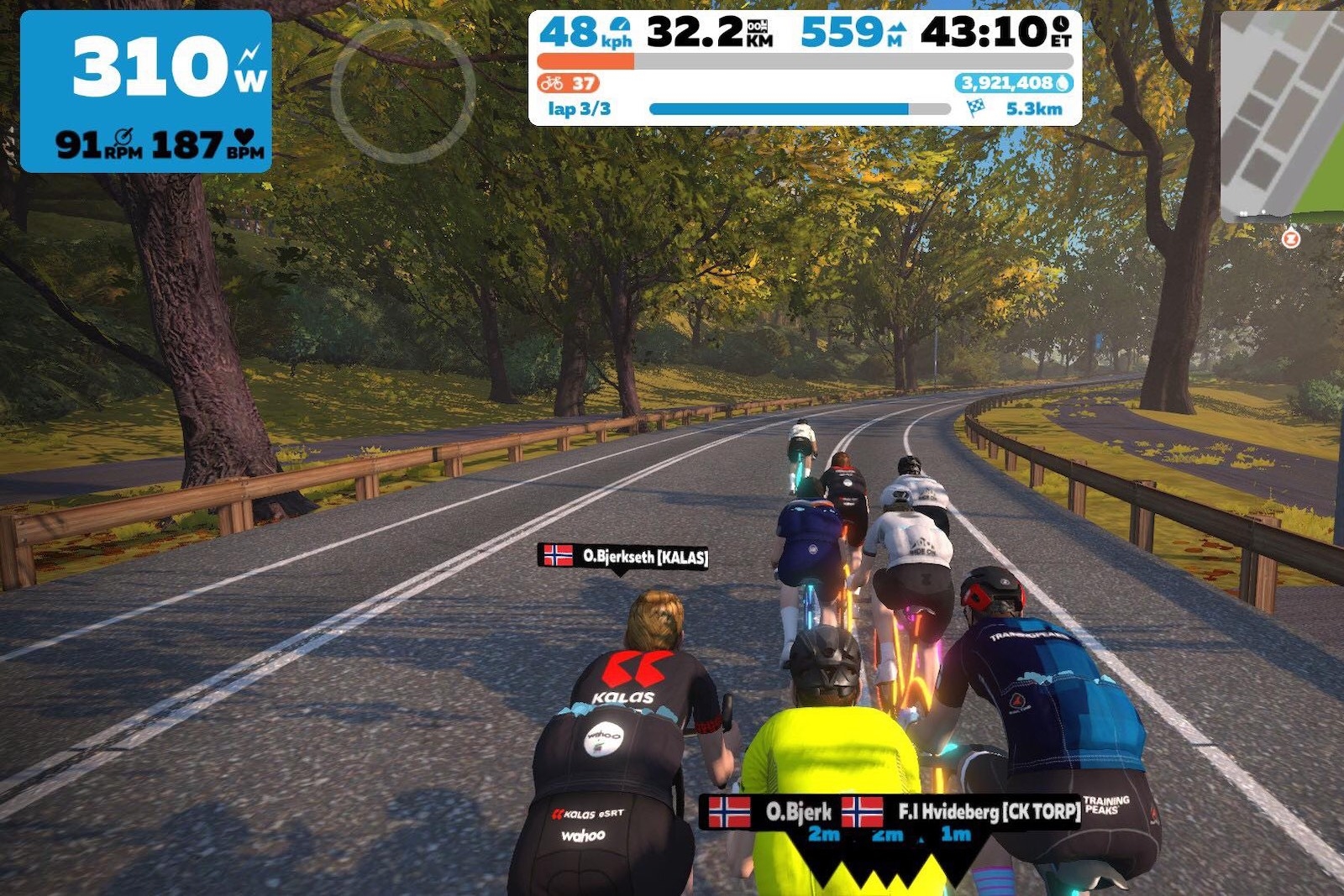Click the orange Zwift marker below the minimap

point(1291,239)
